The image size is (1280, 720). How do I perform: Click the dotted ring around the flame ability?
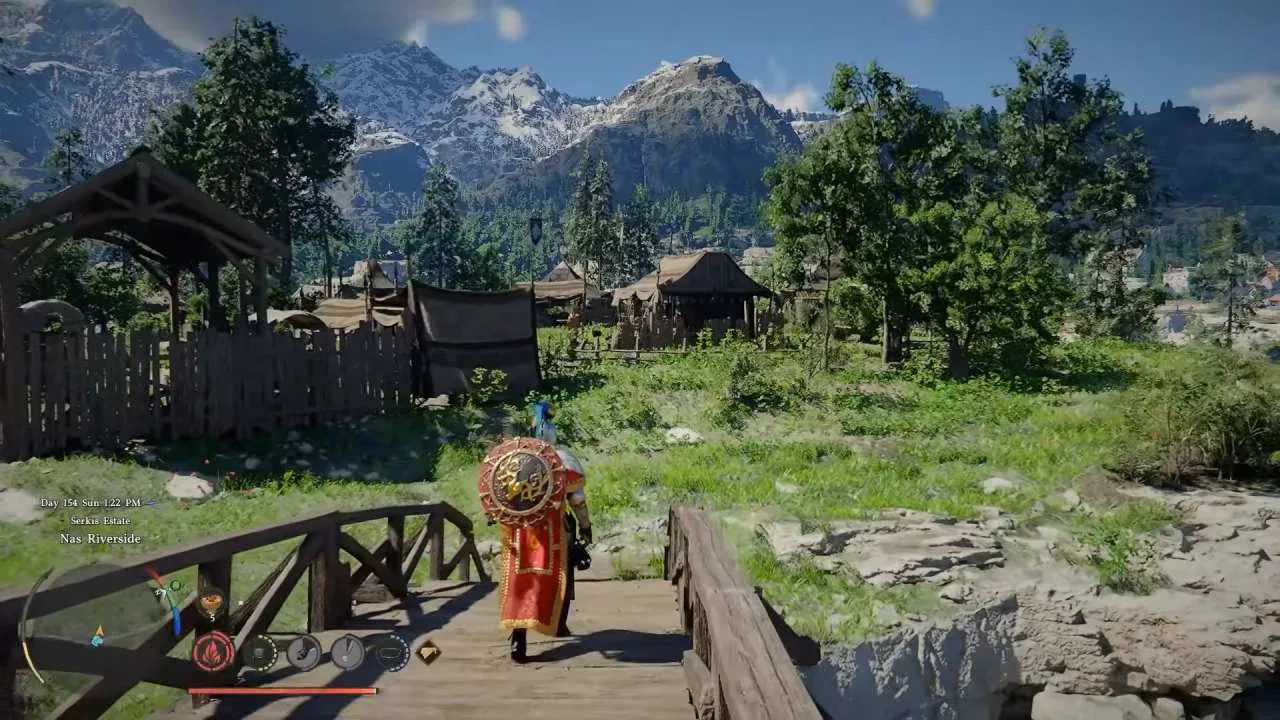[x=212, y=633]
